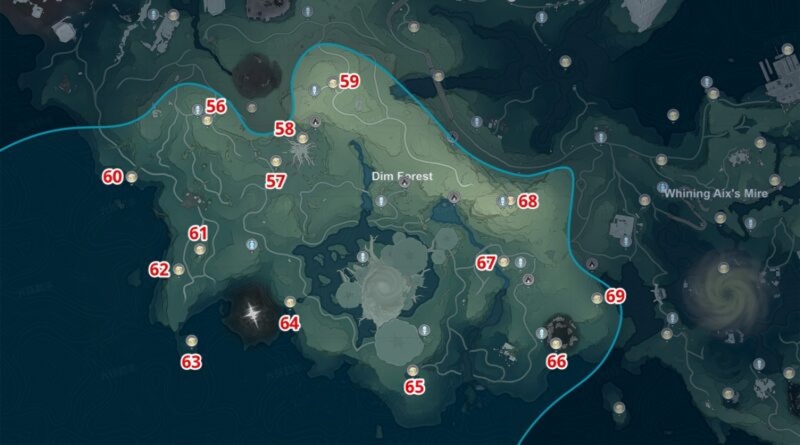Click the offshore marker labeled 63
This screenshot has width=800, height=445.
click(191, 340)
